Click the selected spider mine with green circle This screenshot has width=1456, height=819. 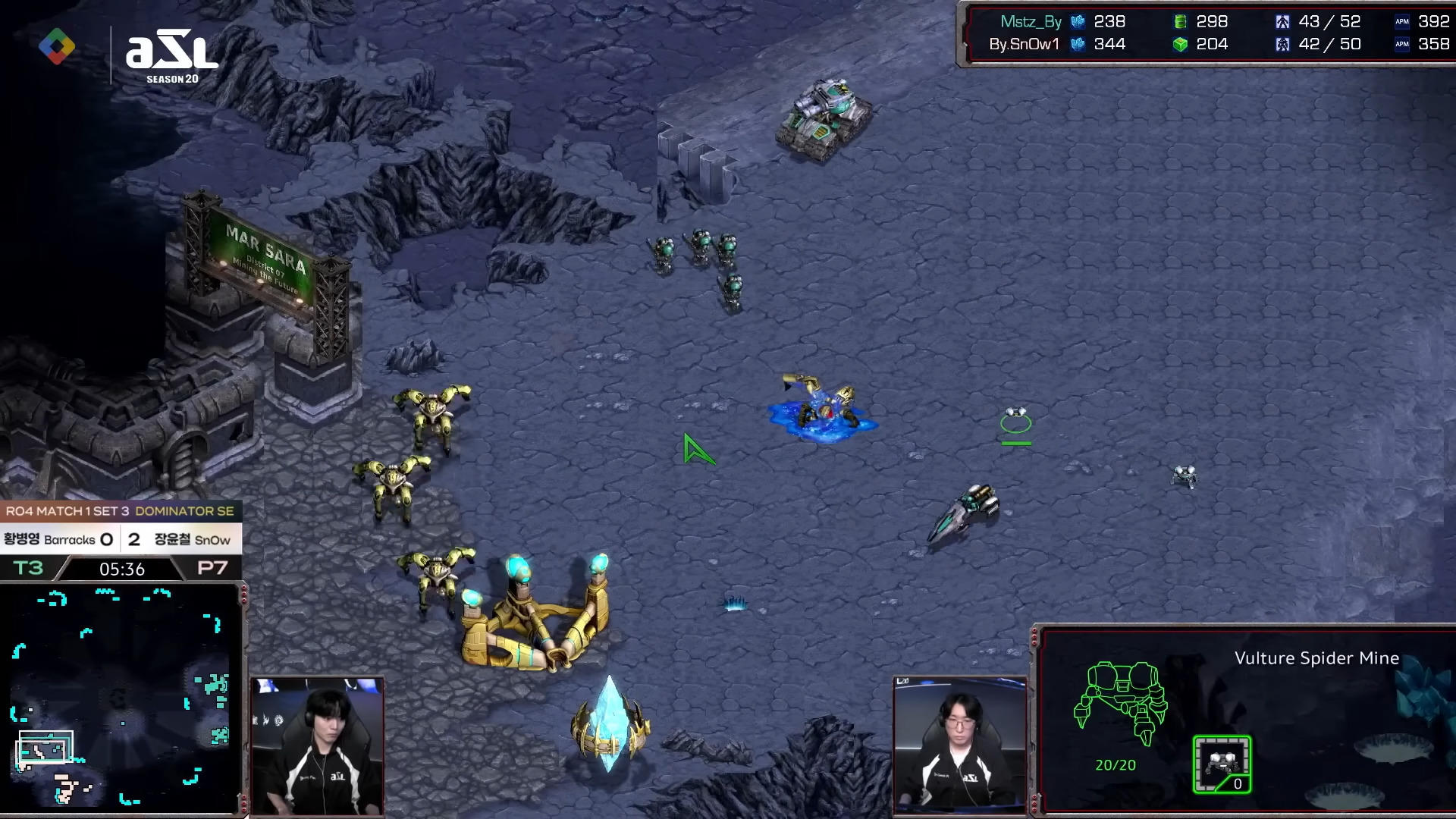[1015, 420]
